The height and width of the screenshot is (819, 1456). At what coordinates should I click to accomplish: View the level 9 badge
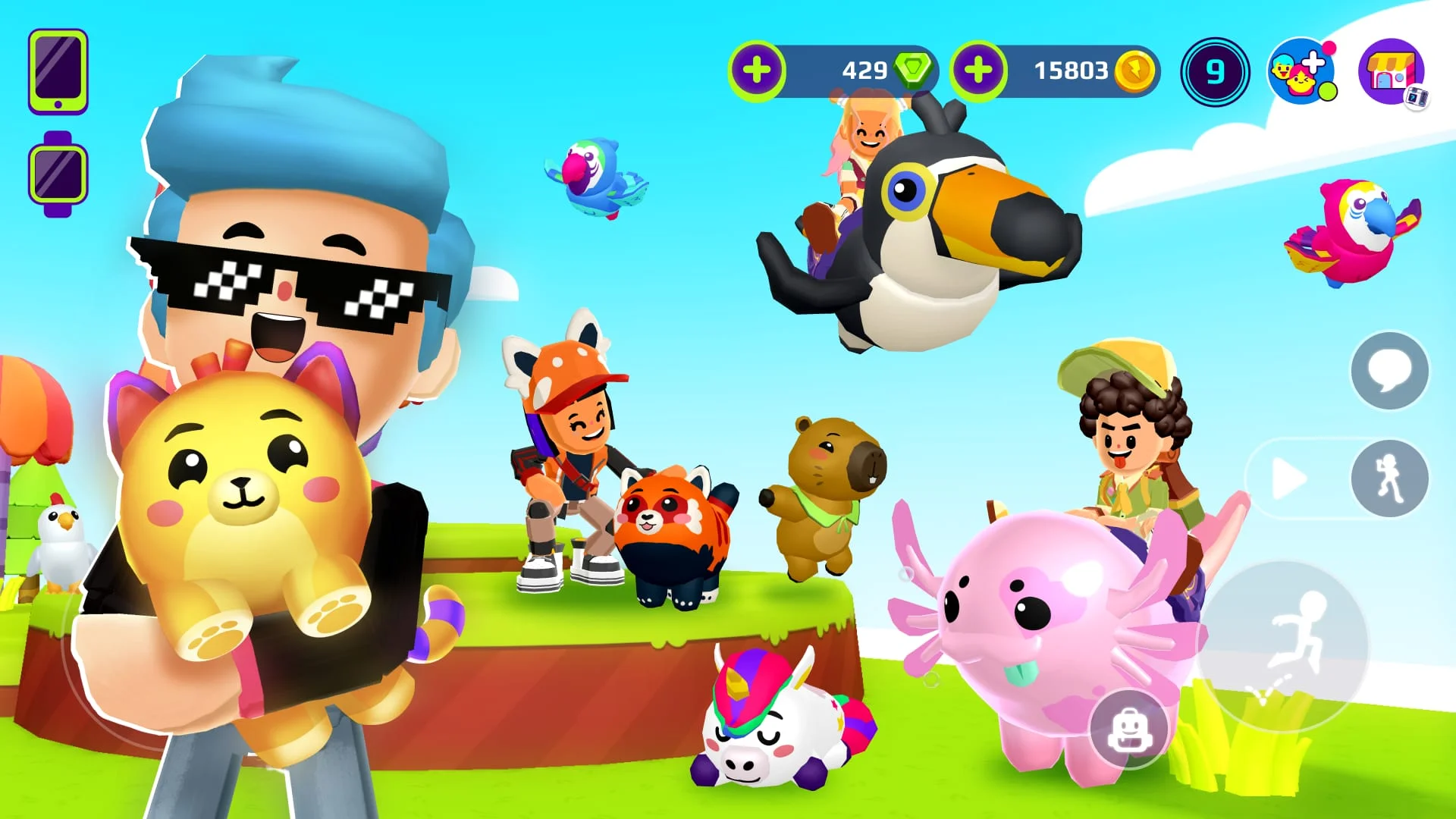[1215, 72]
